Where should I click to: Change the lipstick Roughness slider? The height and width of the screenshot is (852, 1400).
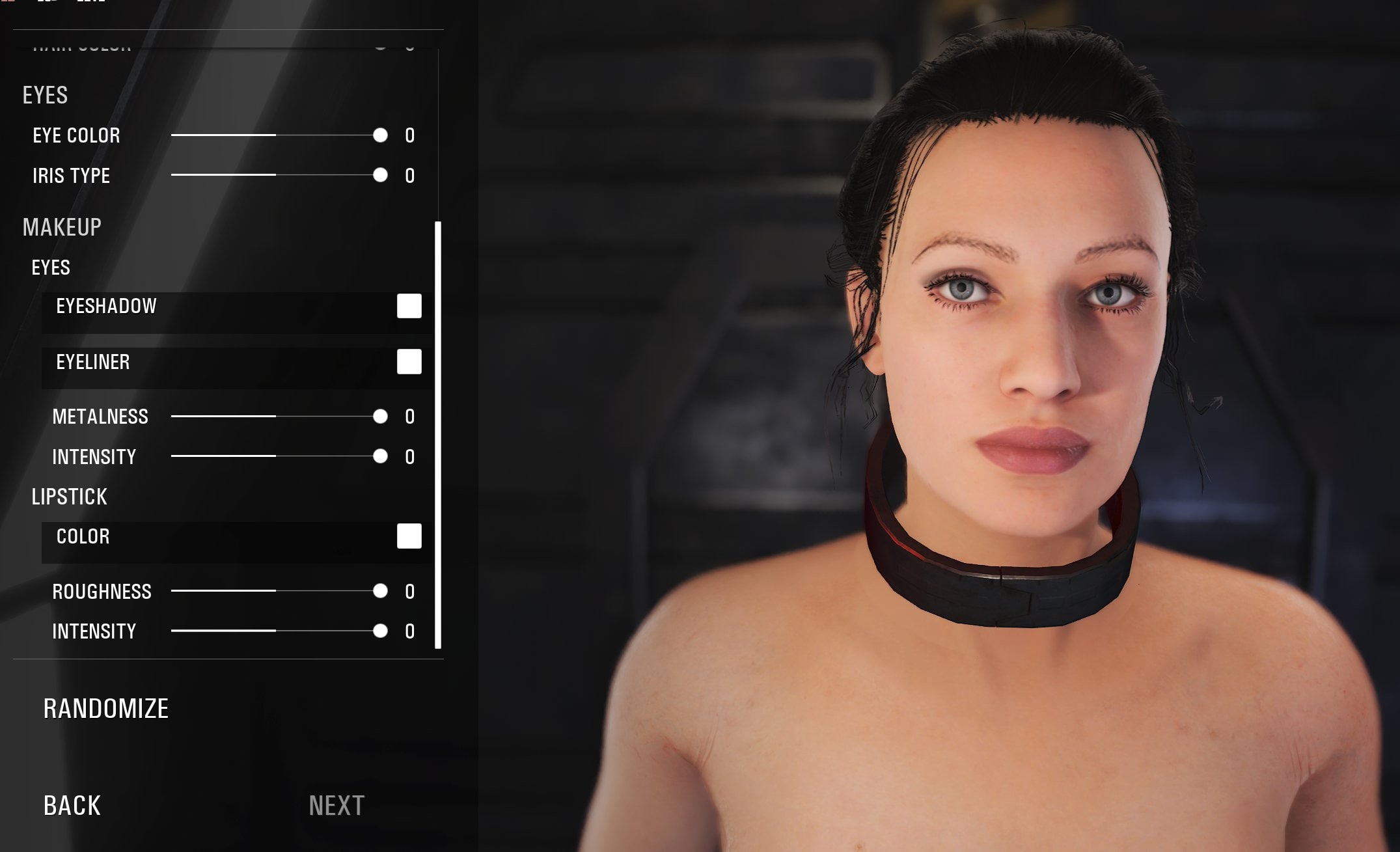click(380, 591)
